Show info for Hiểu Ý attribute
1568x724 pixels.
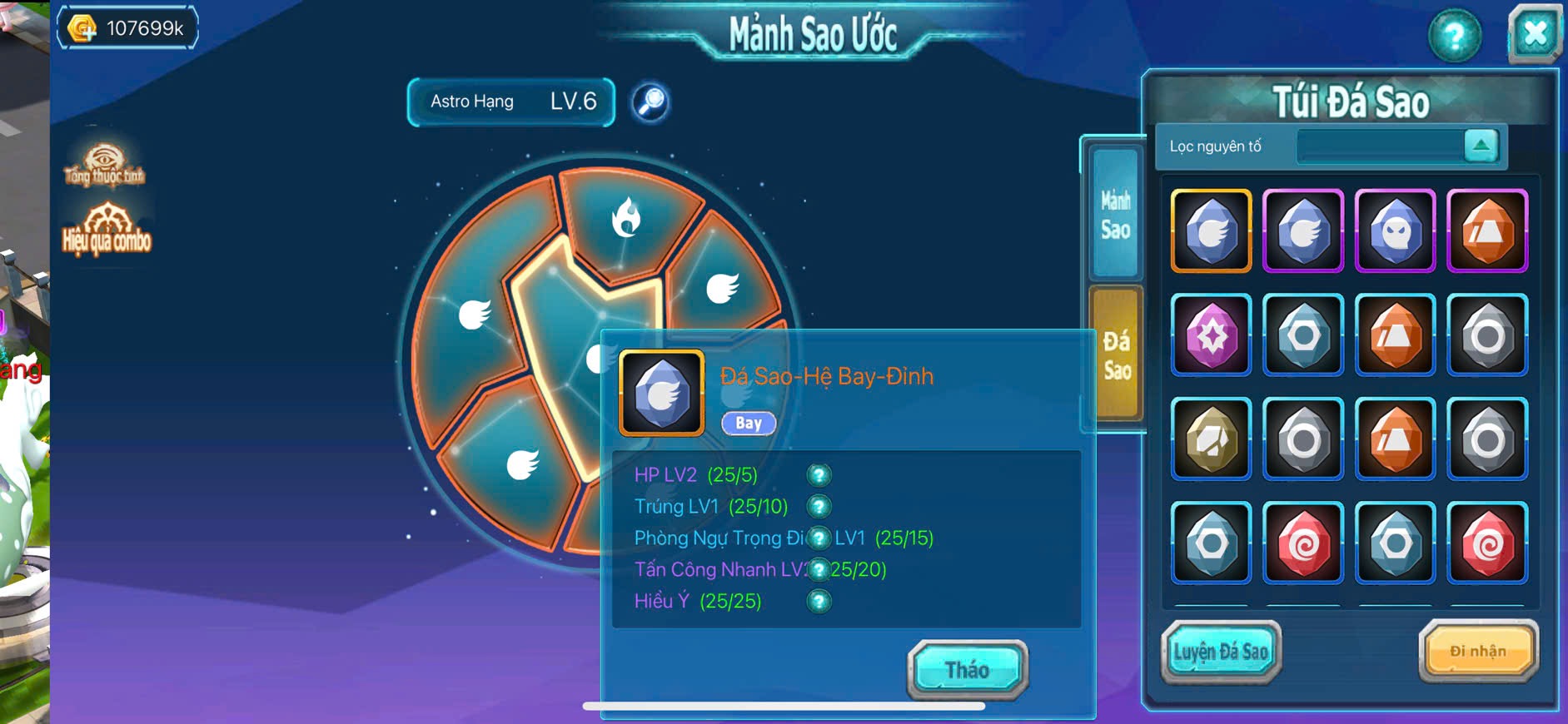point(819,601)
